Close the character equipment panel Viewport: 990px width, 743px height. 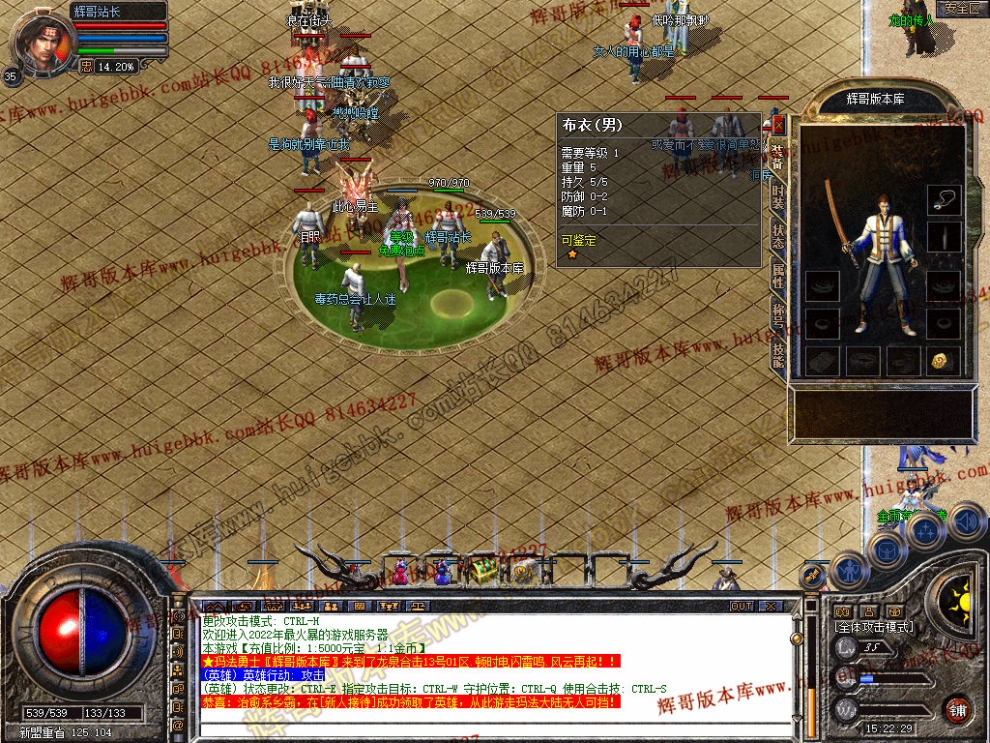pos(779,125)
